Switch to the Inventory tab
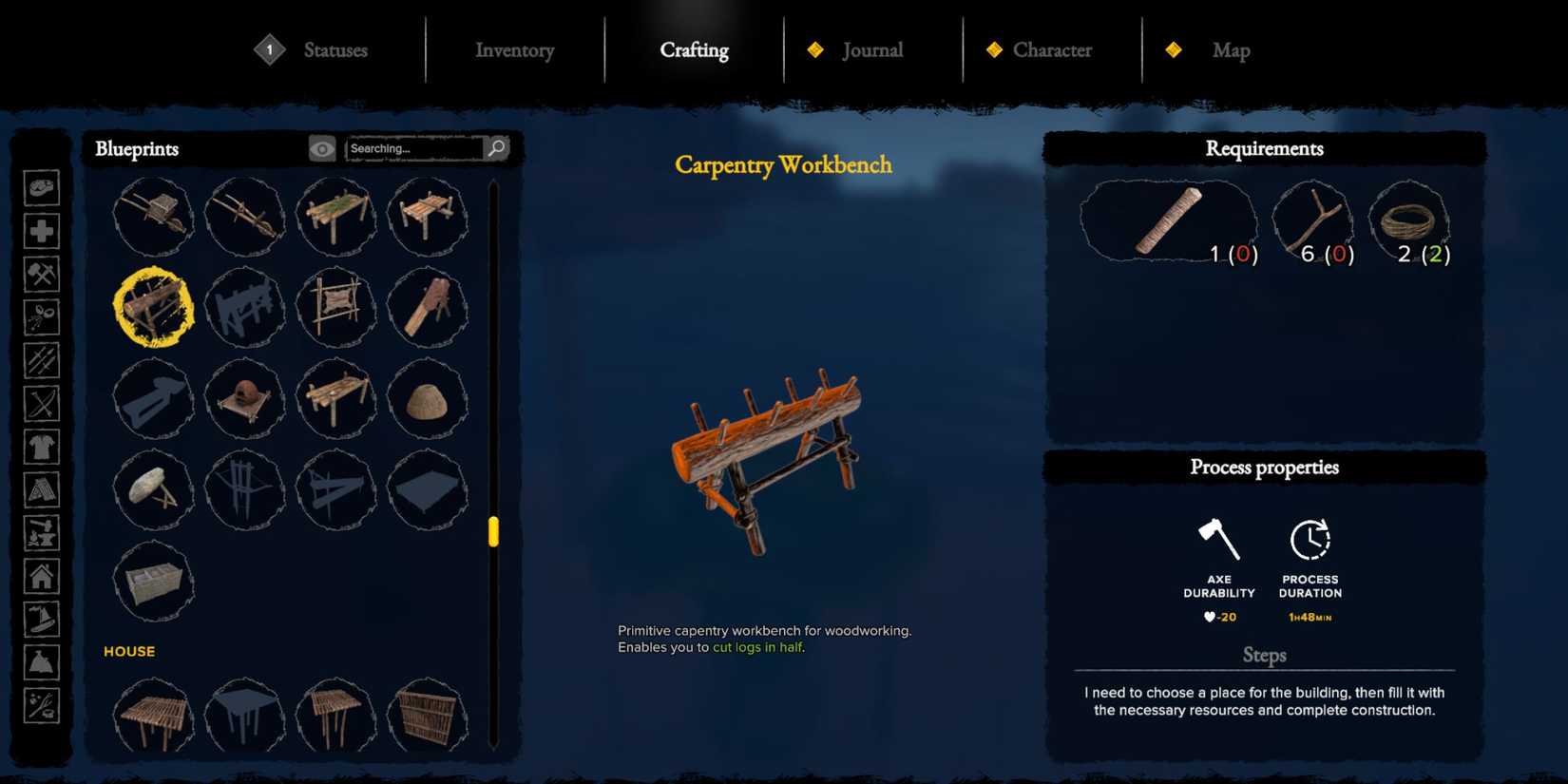The height and width of the screenshot is (784, 1568). point(514,50)
